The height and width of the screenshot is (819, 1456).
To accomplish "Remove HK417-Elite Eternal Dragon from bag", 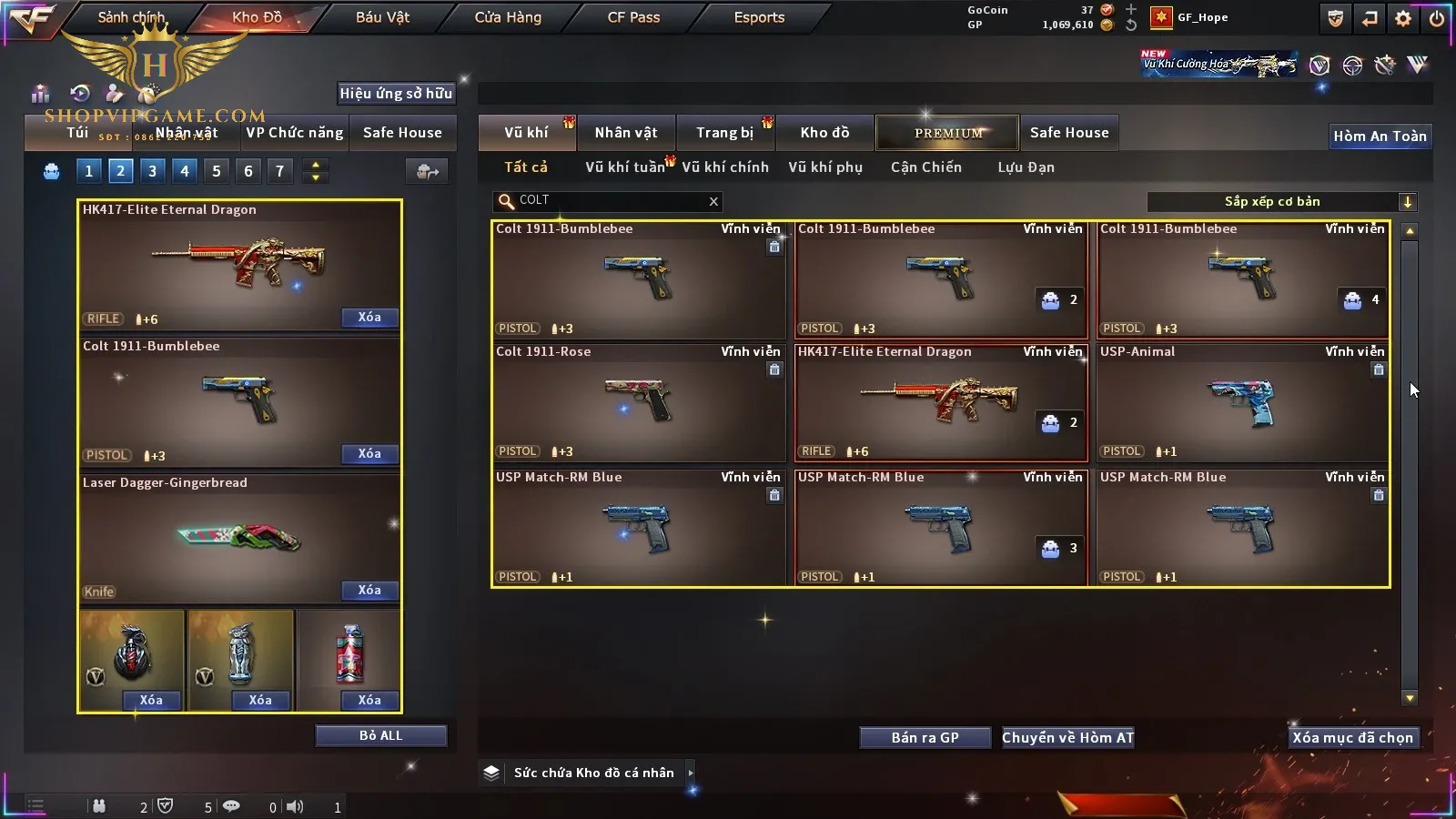I will point(369,318).
